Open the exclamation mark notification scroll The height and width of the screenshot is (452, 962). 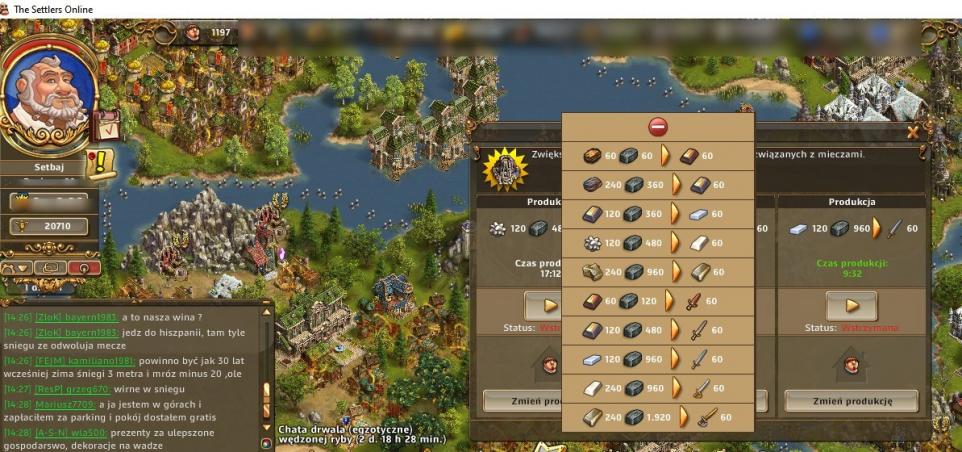tap(101, 162)
